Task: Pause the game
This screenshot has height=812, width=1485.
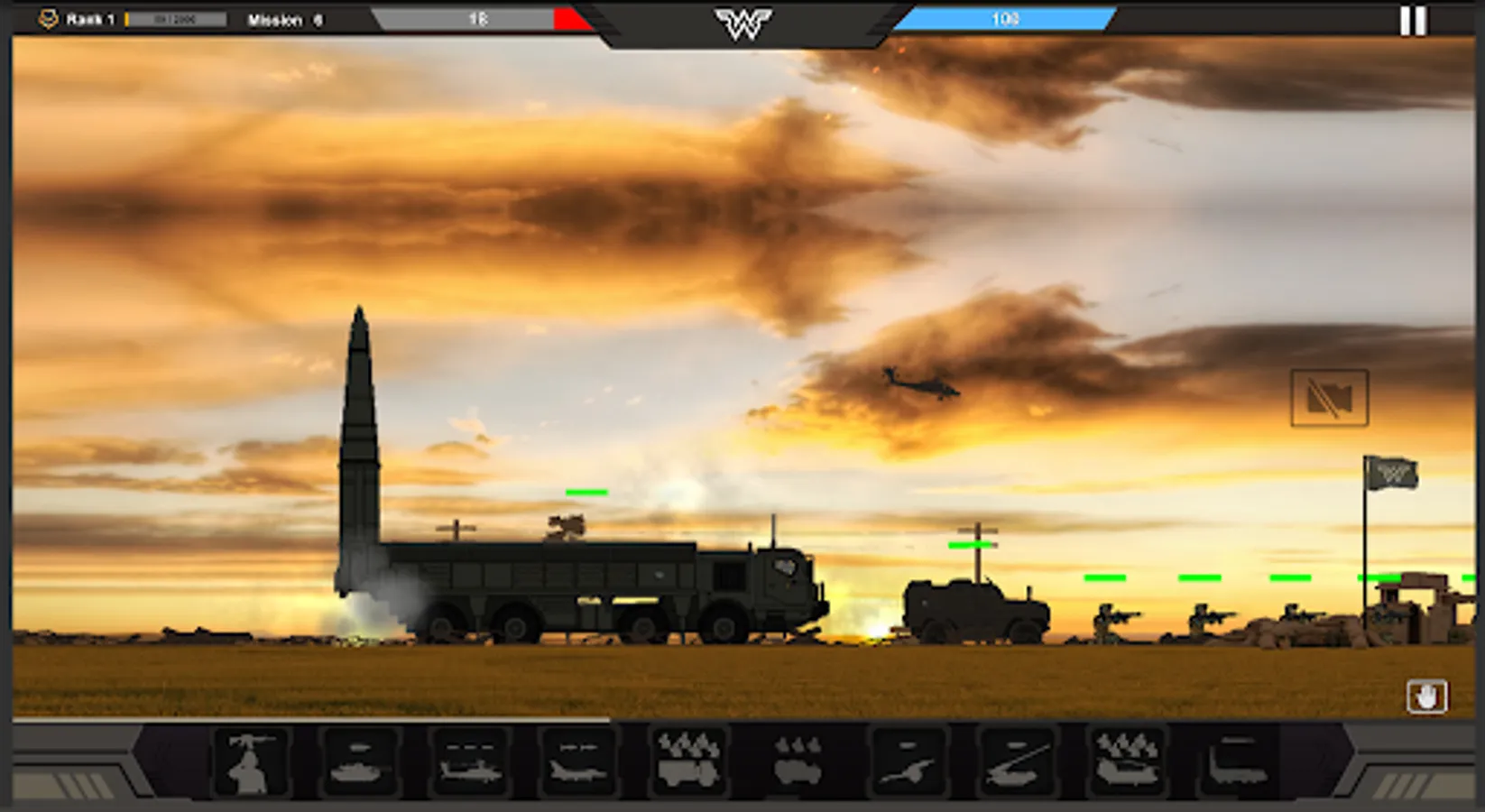Action: coord(1413,19)
